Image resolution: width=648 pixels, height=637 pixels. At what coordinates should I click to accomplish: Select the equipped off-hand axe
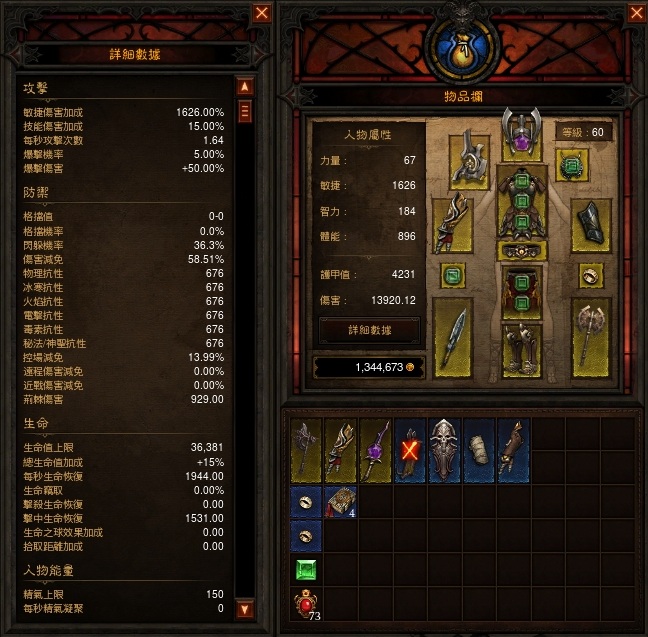point(591,338)
